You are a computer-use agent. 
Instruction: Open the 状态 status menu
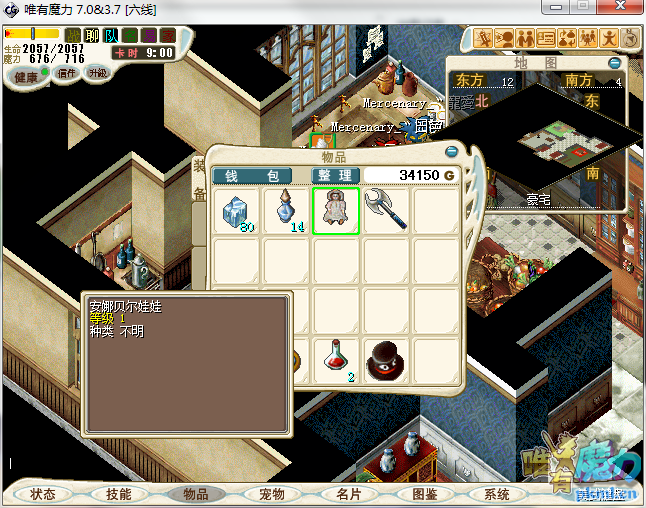43,494
